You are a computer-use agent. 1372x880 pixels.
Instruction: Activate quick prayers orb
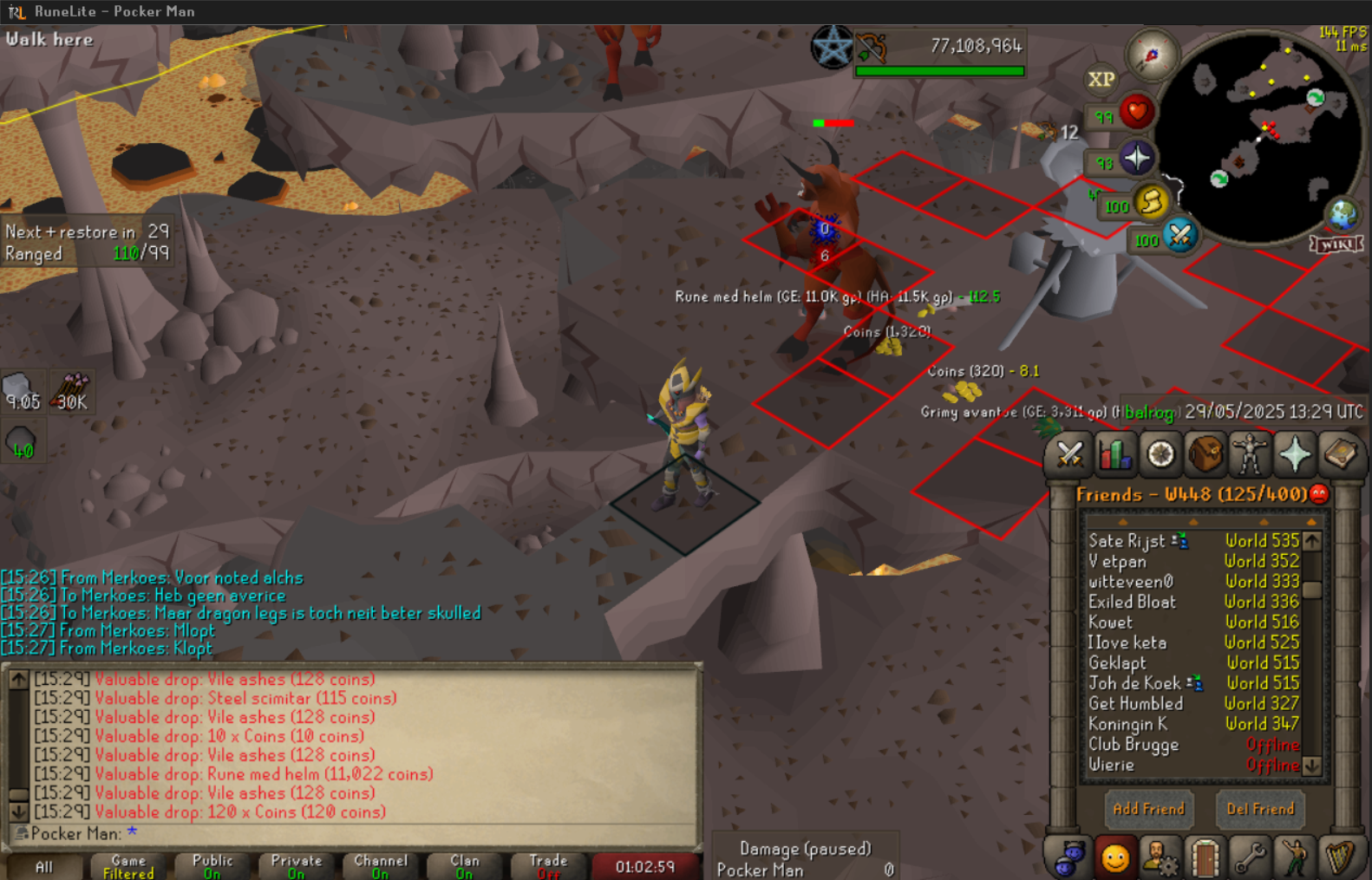click(x=1136, y=159)
